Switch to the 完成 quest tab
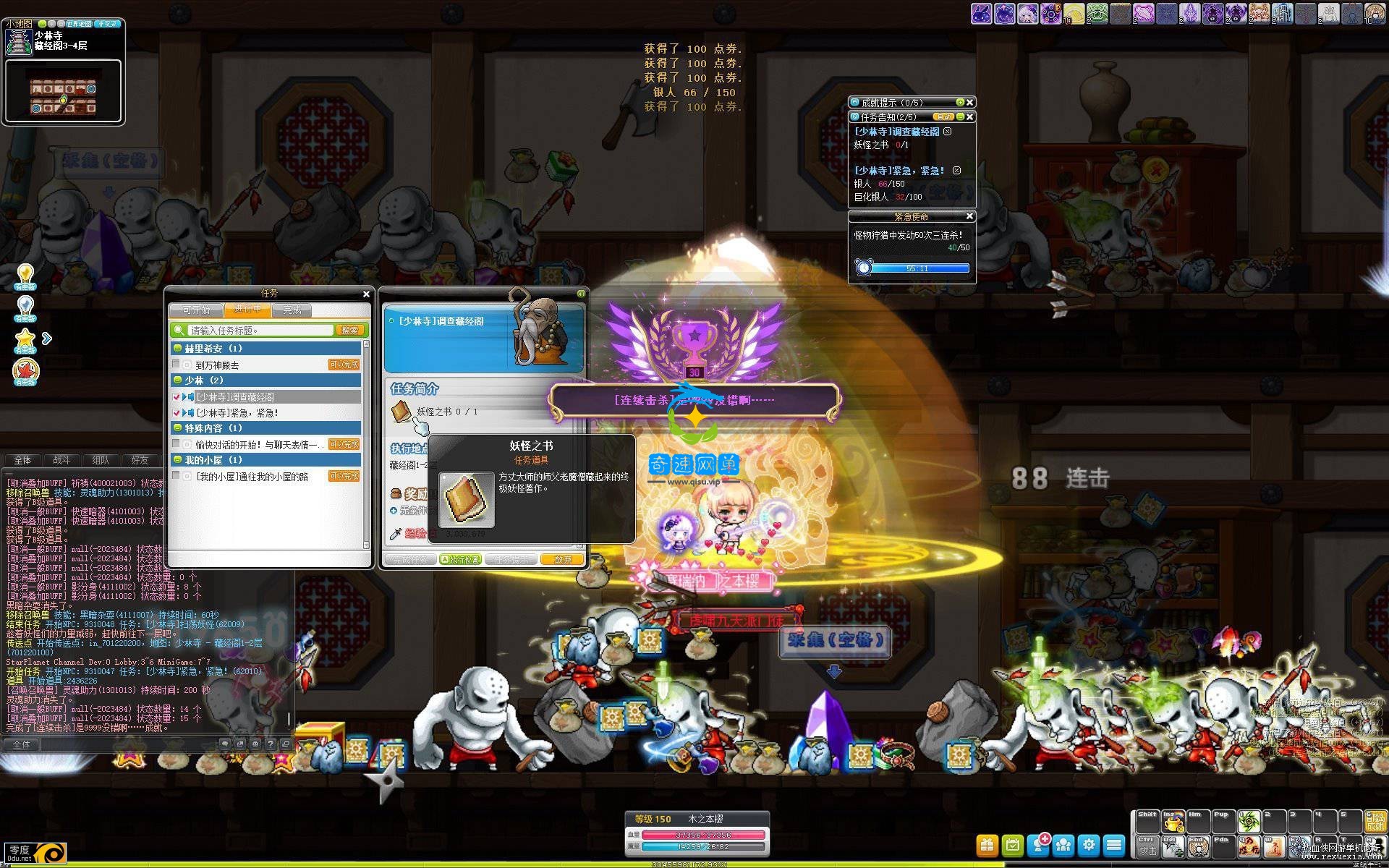This screenshot has height=868, width=1389. [292, 310]
